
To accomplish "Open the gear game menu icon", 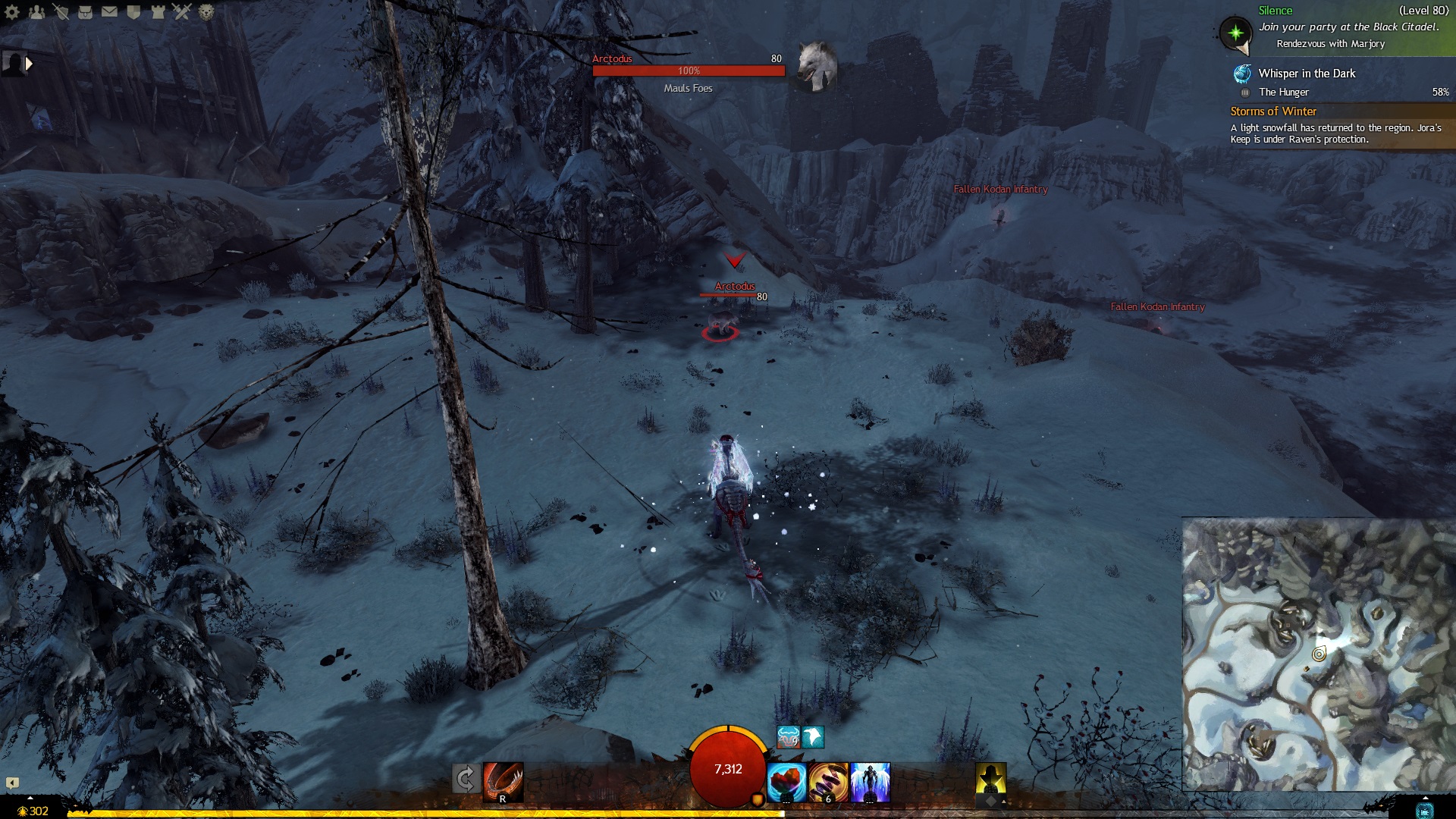I will pos(12,11).
